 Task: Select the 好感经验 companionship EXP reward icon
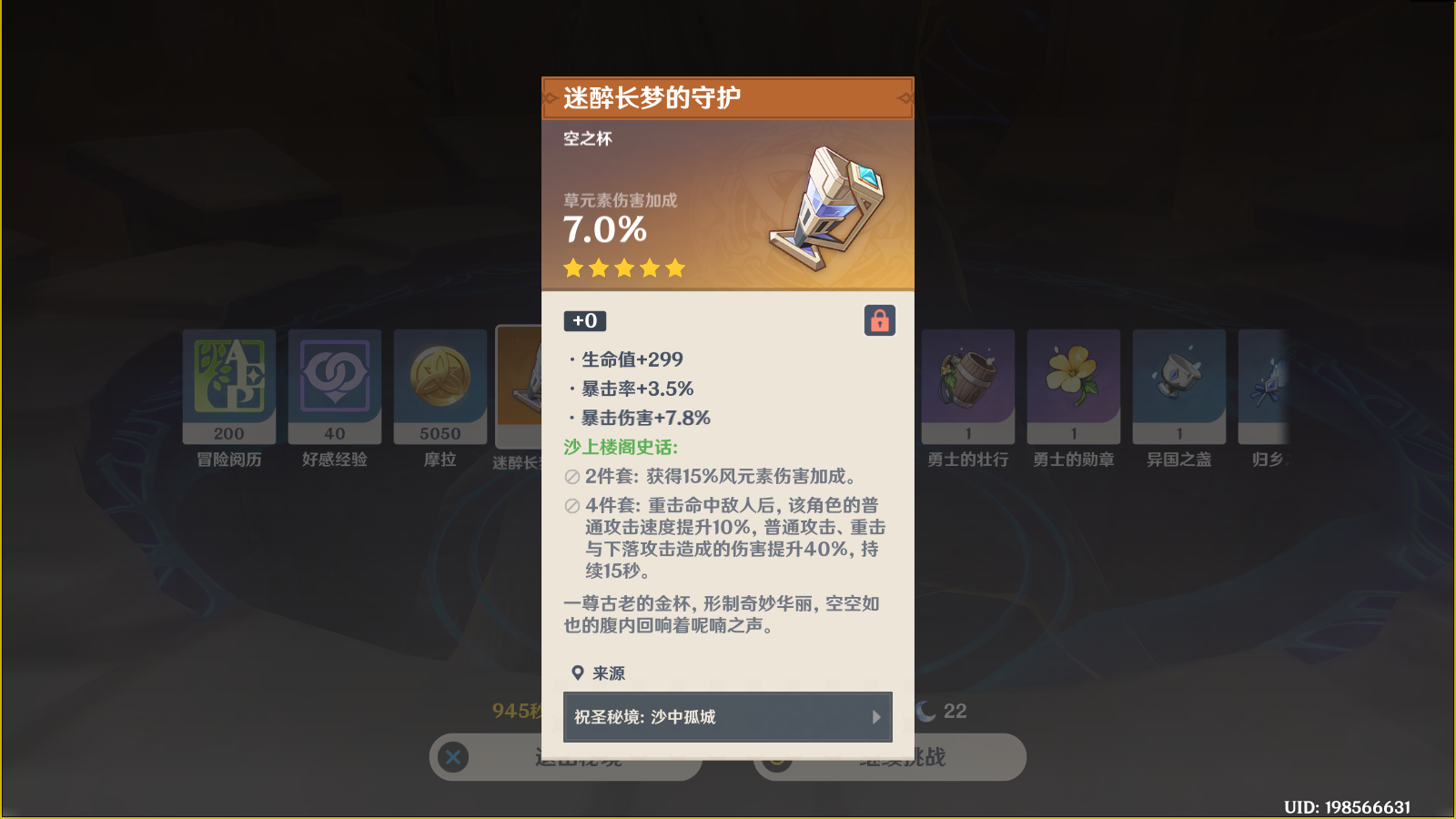click(334, 382)
